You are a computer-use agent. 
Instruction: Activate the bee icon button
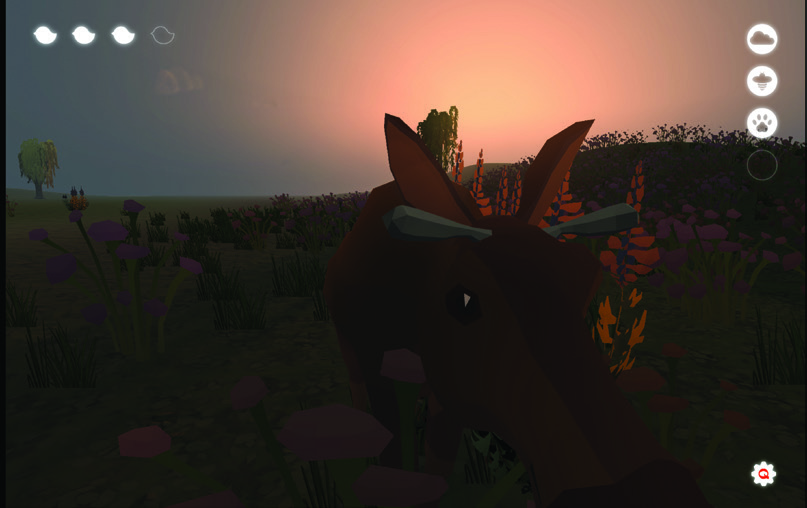click(x=762, y=81)
